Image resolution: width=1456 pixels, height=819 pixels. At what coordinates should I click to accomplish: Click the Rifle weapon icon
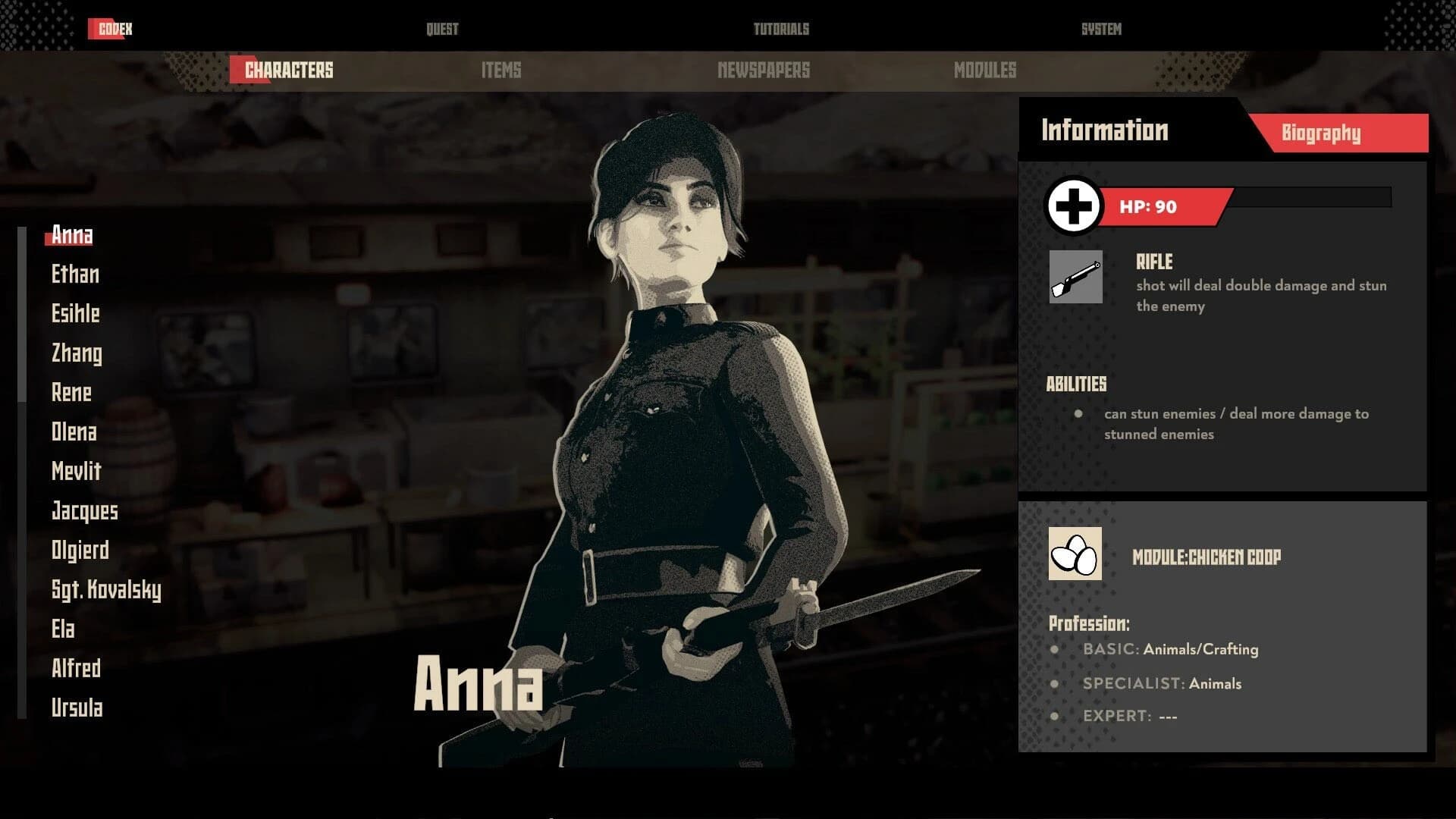[1075, 277]
